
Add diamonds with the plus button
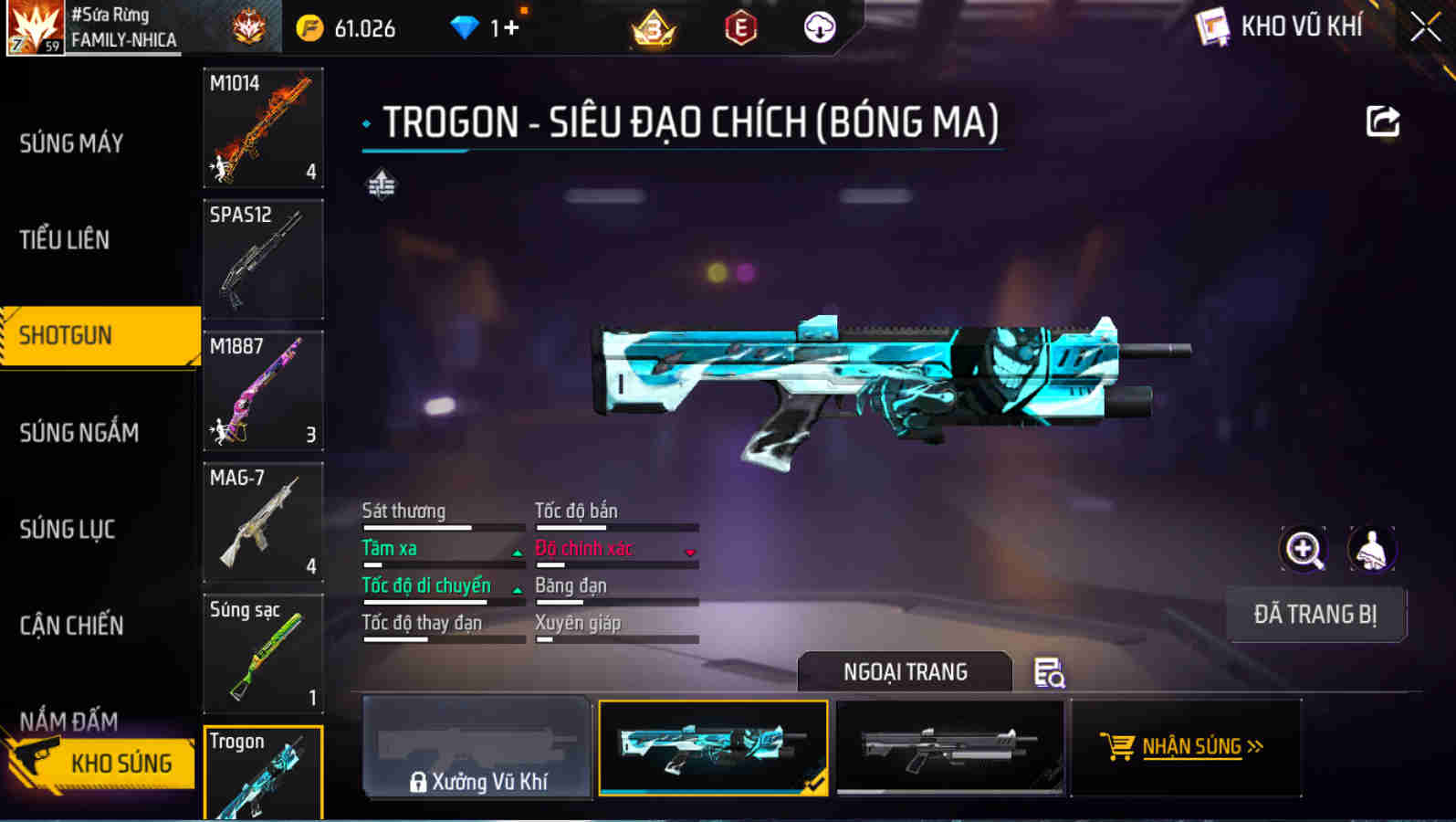(511, 27)
